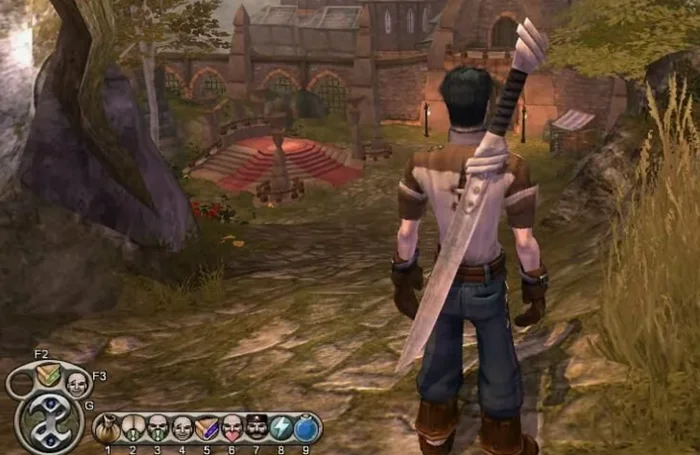Drink the blue potion in slot 9

[307, 428]
